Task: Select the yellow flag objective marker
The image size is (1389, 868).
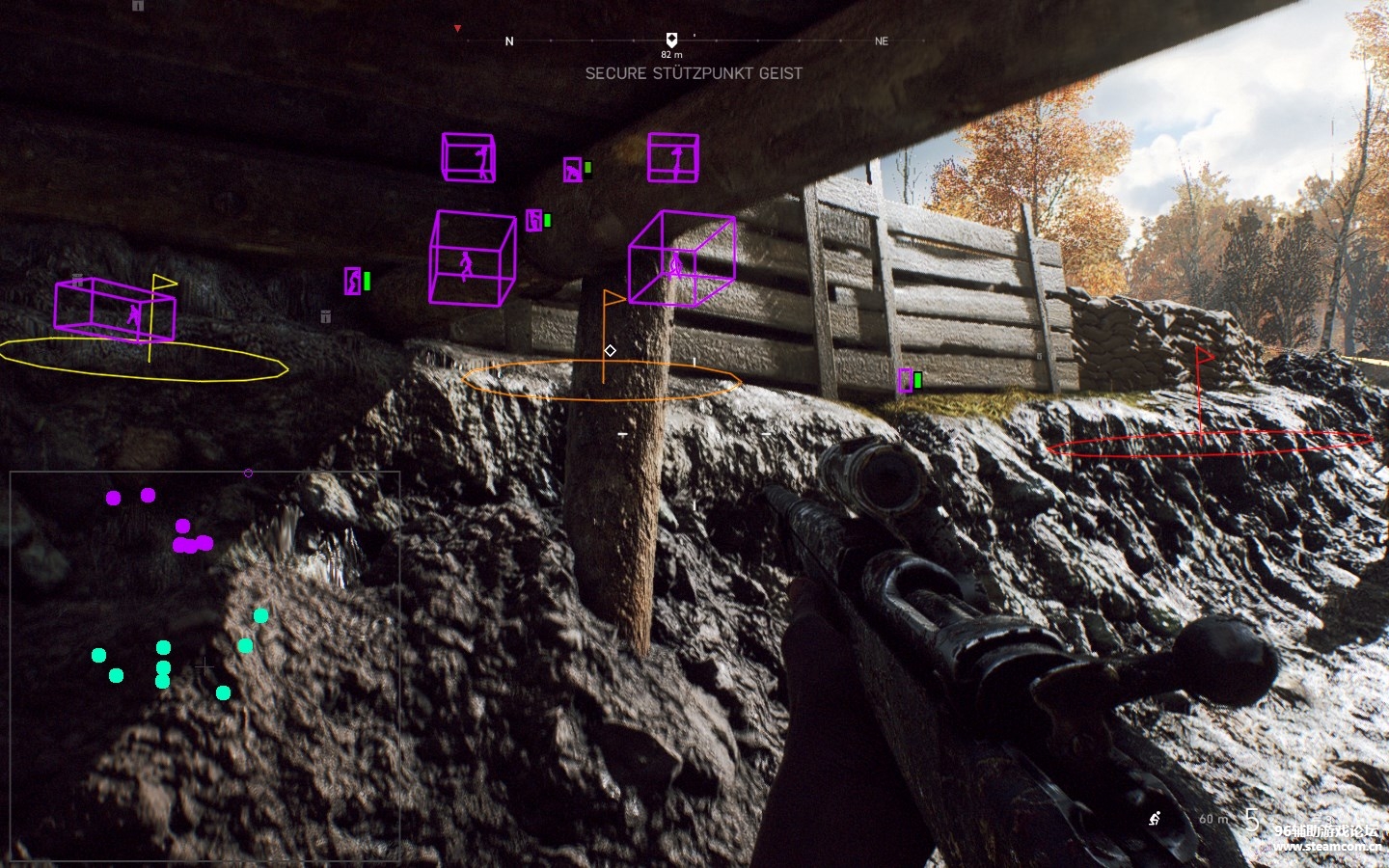Action: 162,284
